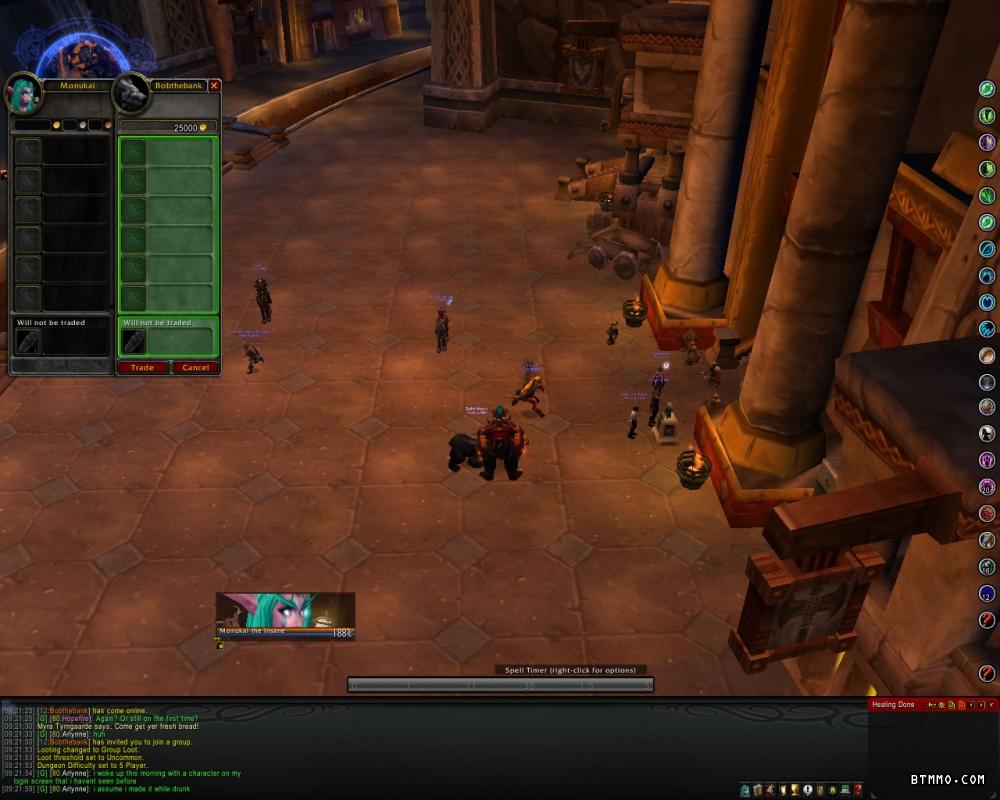Select Monukai's will-not-be-traded item slot
Viewport: 1000px width, 800px height.
click(x=28, y=342)
